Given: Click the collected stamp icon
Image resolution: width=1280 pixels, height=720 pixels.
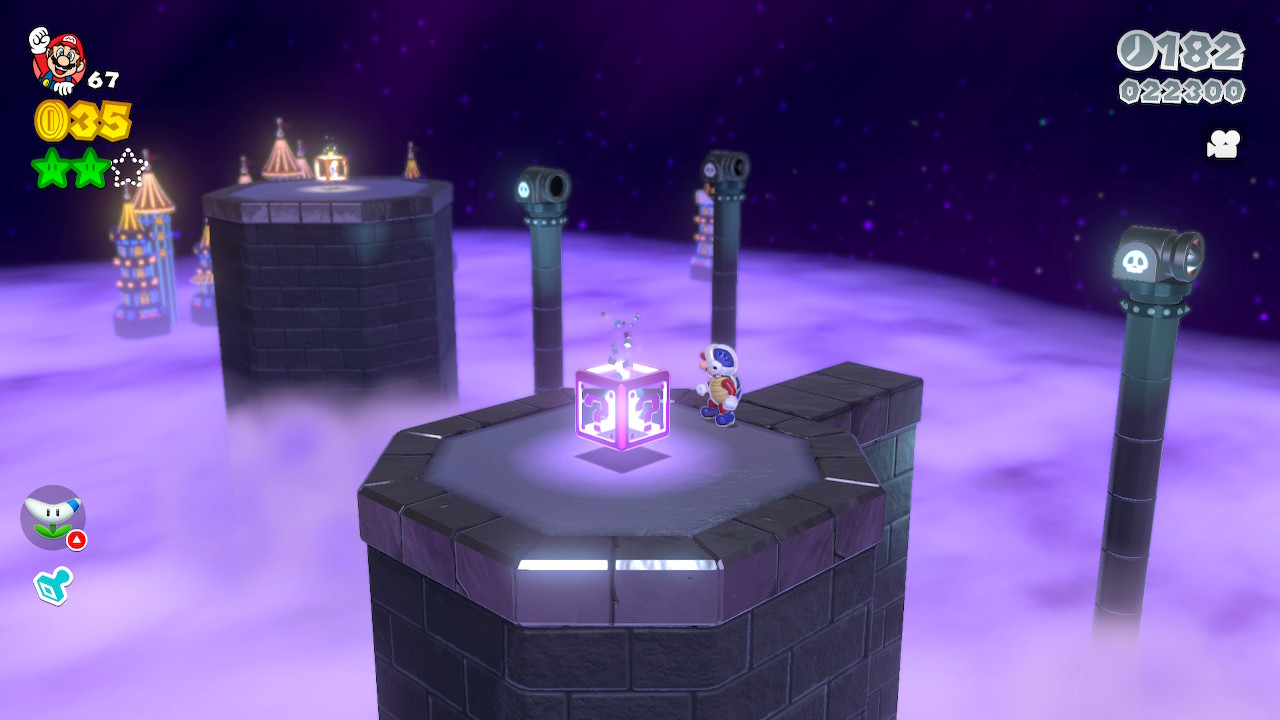Looking at the screenshot, I should (52, 585).
